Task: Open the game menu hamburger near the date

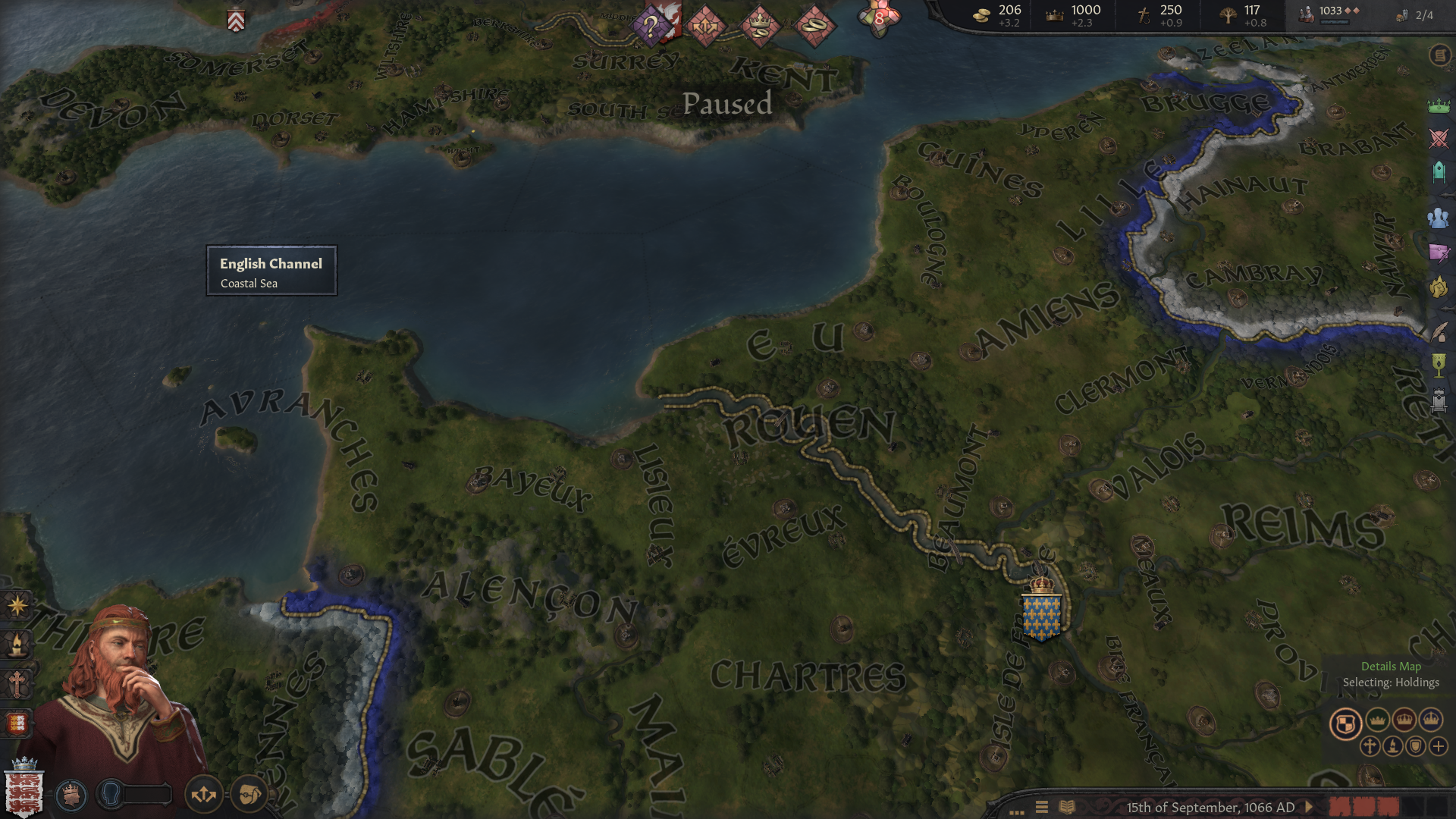Action: (x=1042, y=807)
